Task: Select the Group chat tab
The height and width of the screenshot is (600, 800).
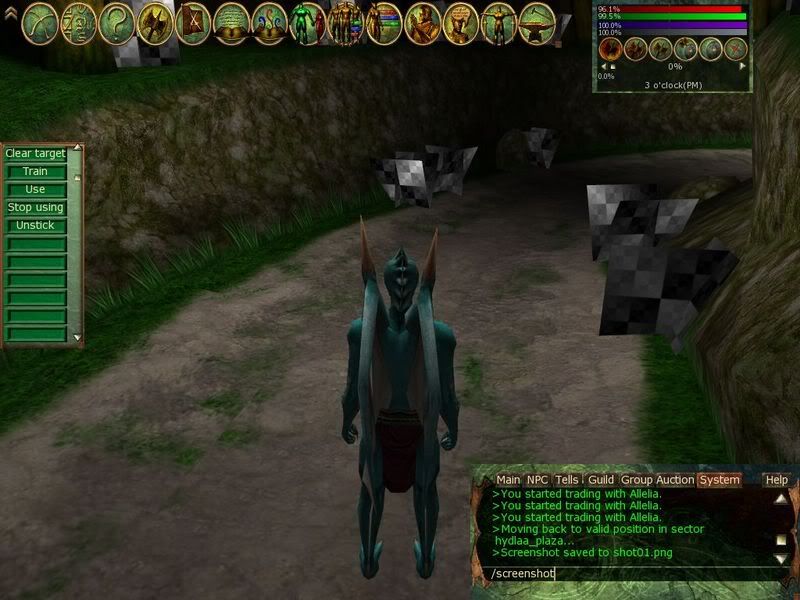Action: coord(637,480)
